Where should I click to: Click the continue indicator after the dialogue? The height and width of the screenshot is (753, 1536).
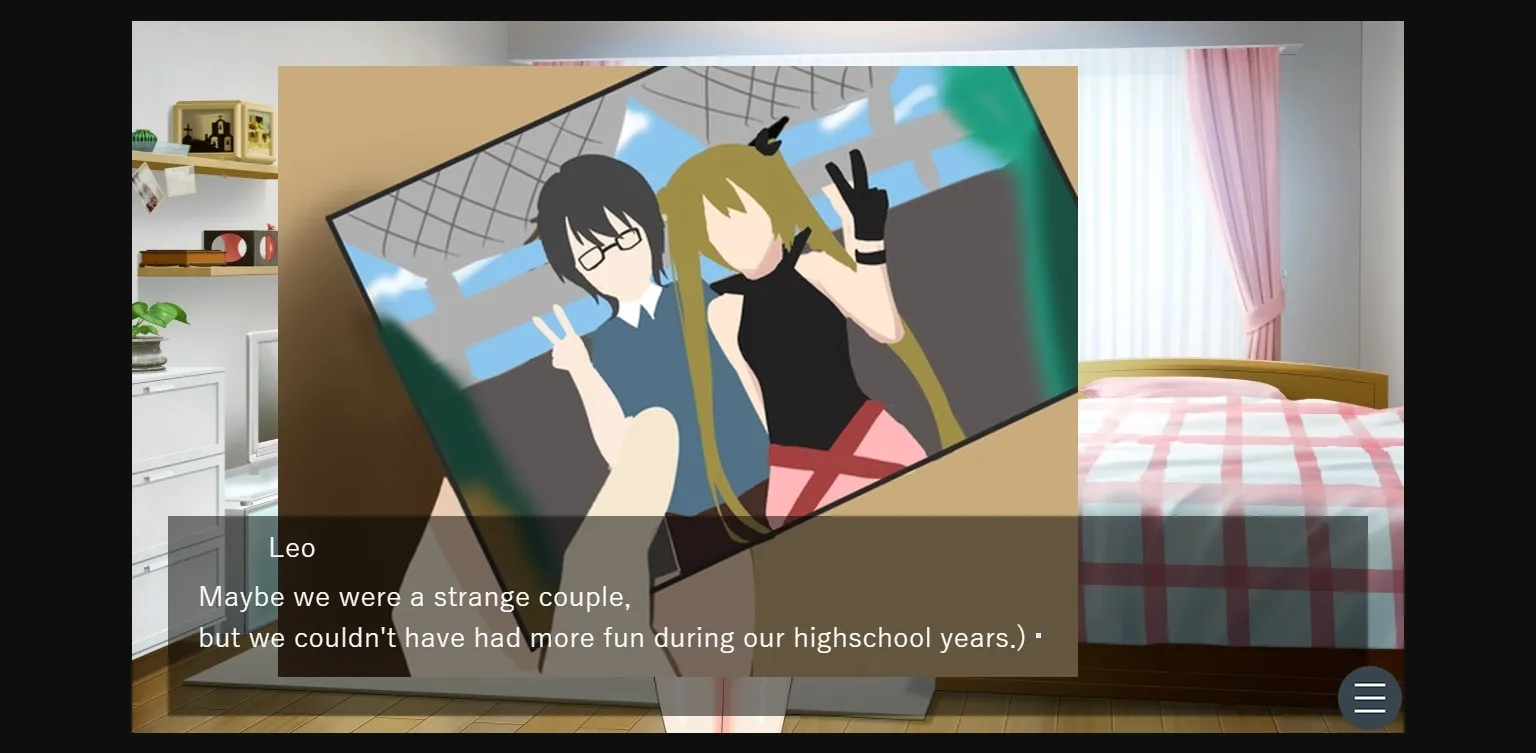click(x=1039, y=636)
